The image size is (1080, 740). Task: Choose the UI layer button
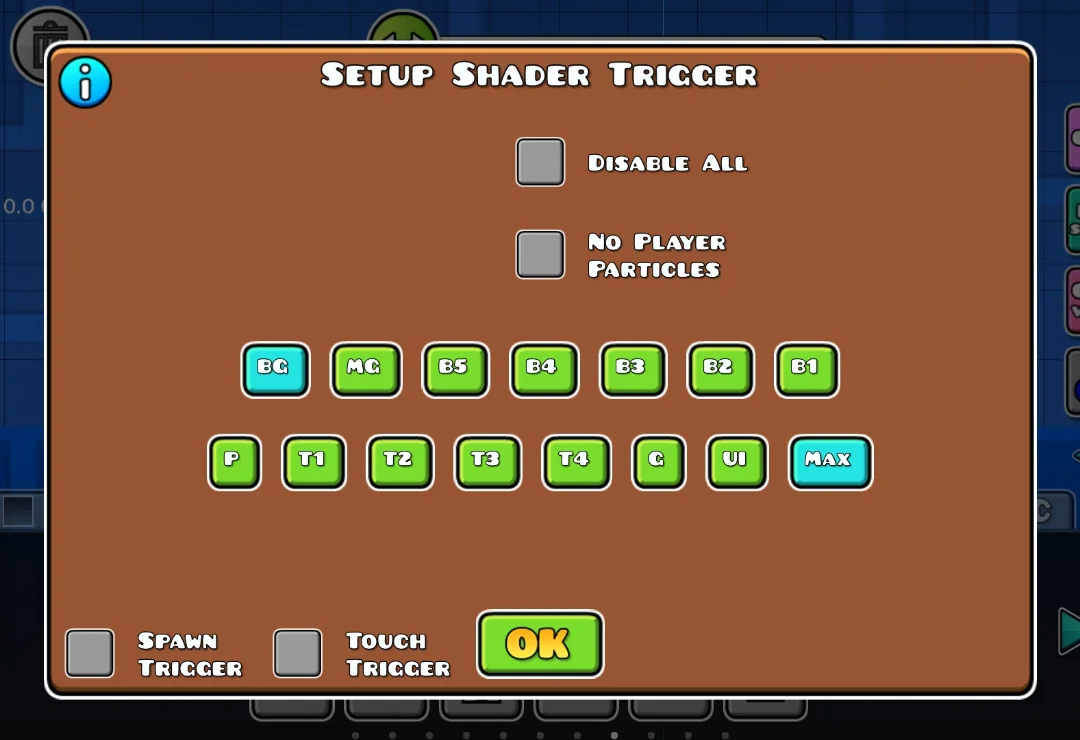(737, 462)
